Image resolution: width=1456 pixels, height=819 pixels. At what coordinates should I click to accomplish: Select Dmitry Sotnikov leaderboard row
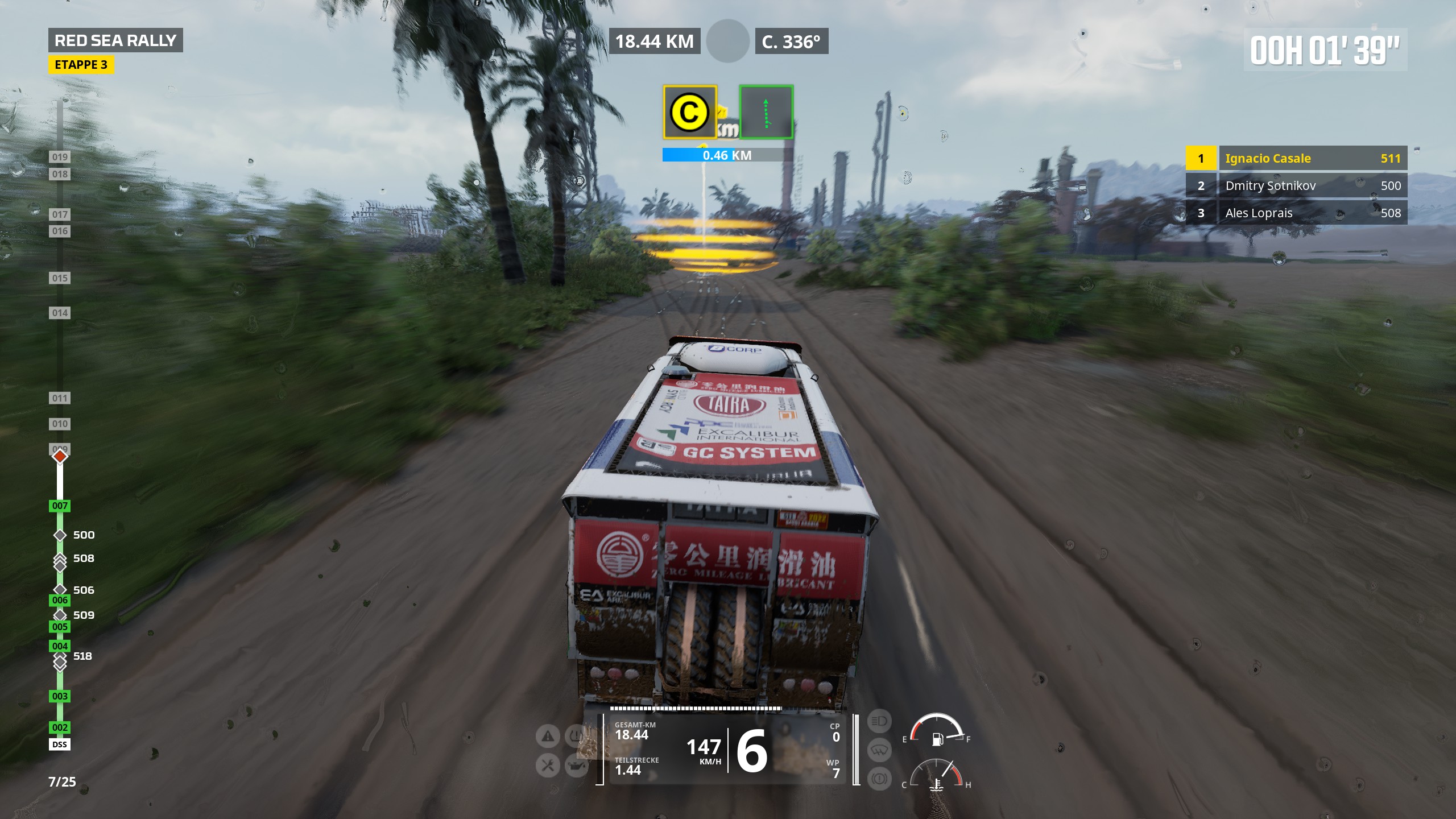(x=1296, y=185)
